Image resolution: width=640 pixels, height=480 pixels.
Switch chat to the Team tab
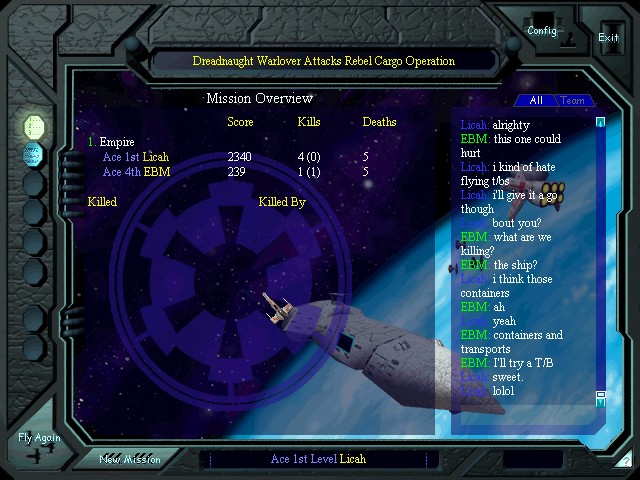pyautogui.click(x=573, y=101)
